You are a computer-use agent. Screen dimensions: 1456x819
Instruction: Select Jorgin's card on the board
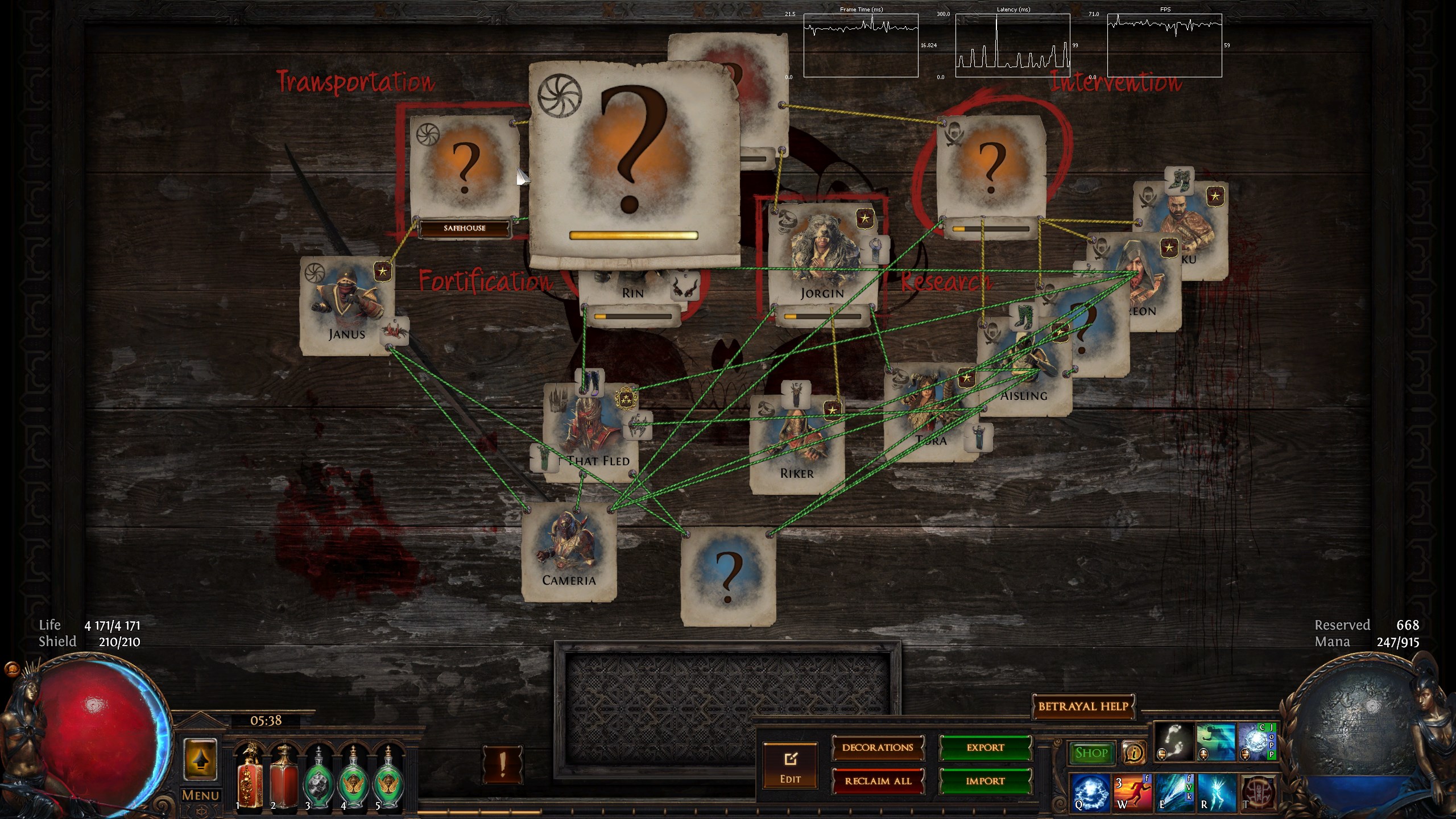tap(822, 256)
